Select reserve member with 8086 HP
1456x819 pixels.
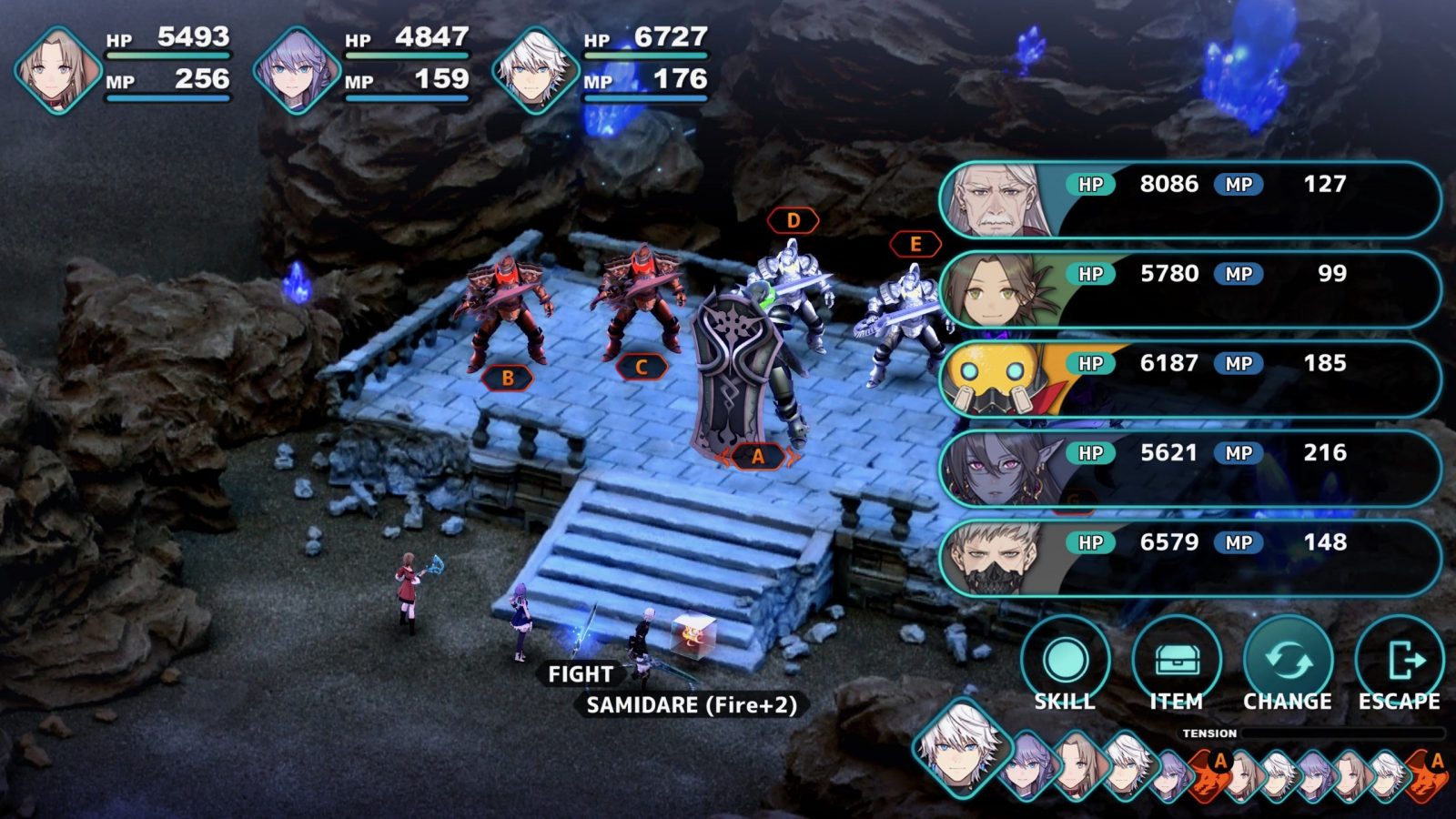[x=1190, y=200]
